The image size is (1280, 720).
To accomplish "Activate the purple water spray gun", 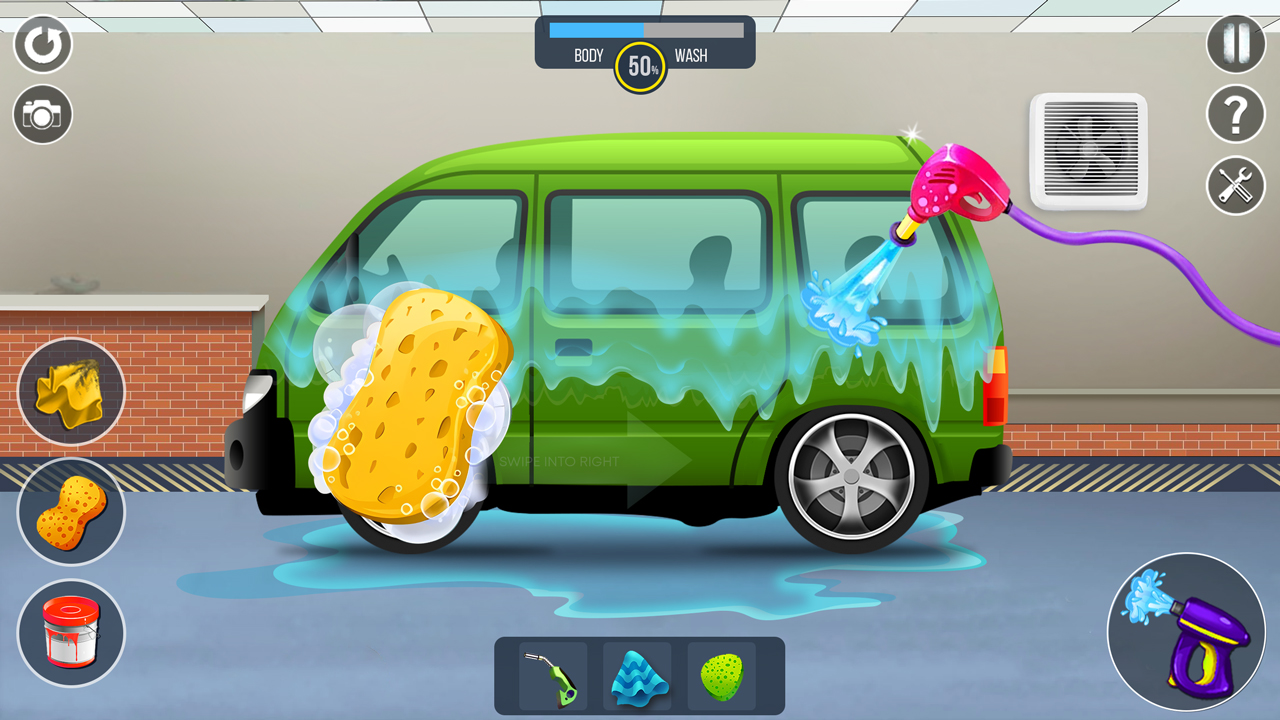I will [x=1188, y=632].
